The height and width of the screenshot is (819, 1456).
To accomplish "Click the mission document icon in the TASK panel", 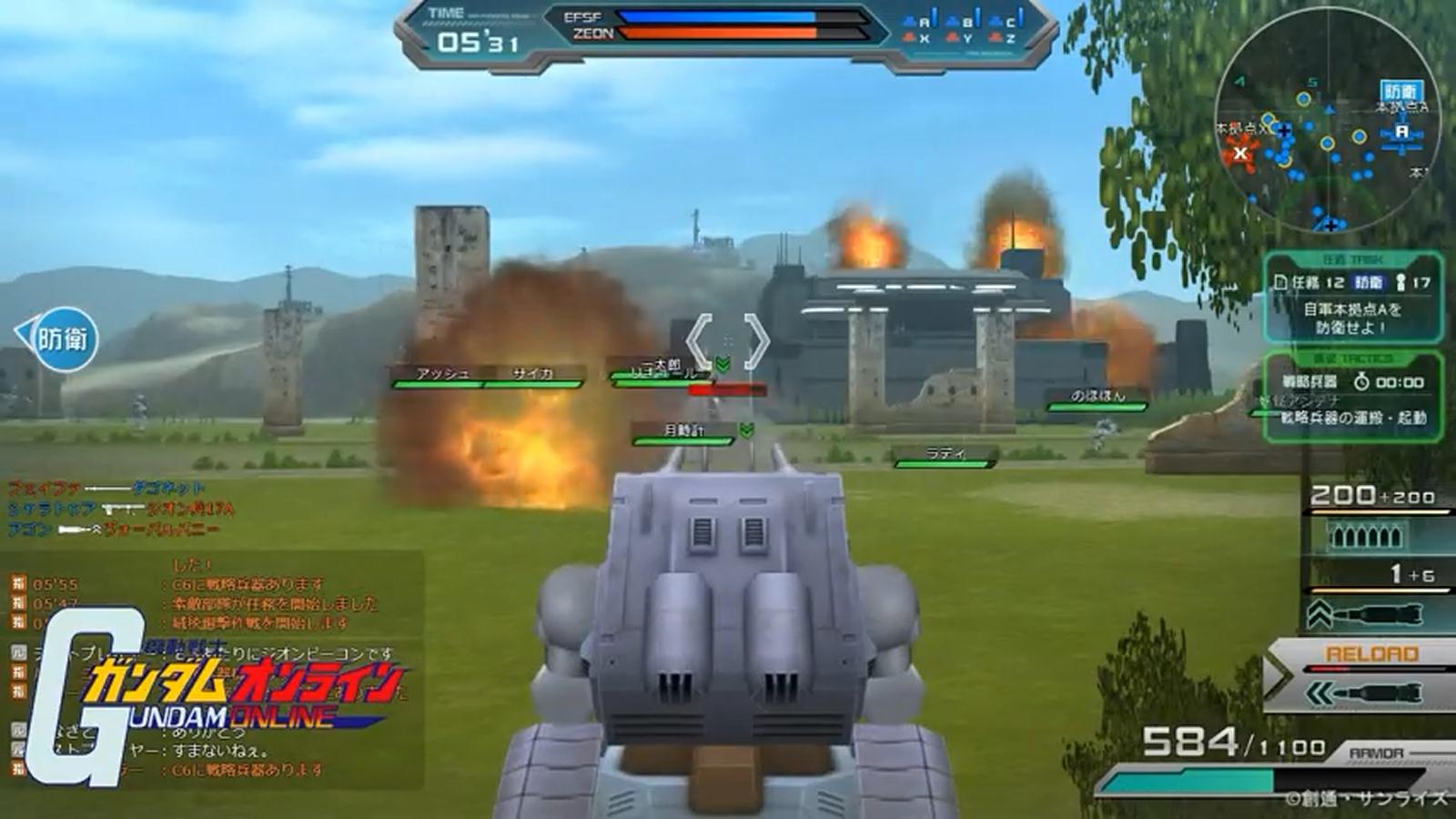I will point(1281,284).
